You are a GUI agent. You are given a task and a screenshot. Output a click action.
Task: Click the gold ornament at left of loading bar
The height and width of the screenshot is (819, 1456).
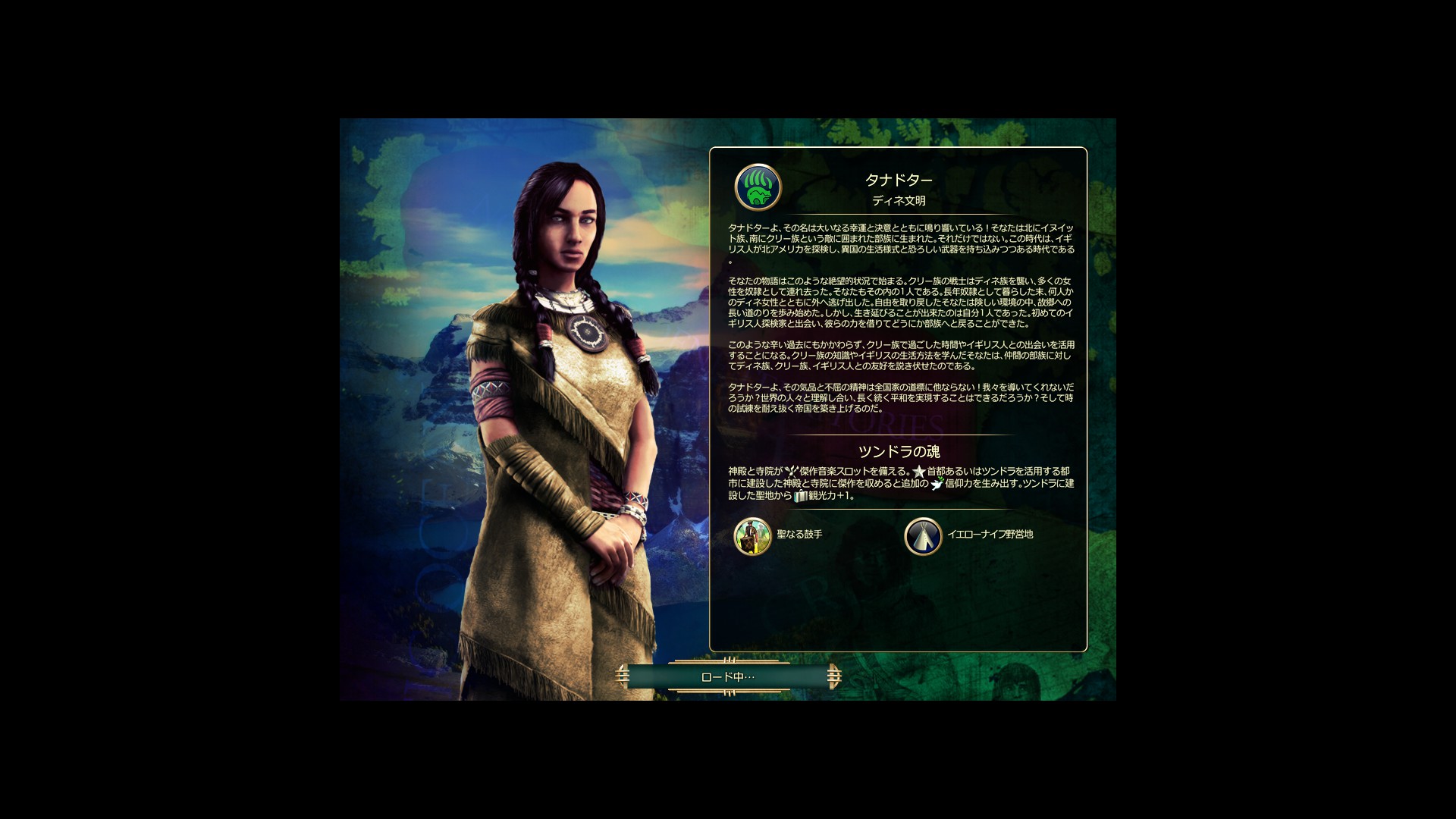[623, 675]
